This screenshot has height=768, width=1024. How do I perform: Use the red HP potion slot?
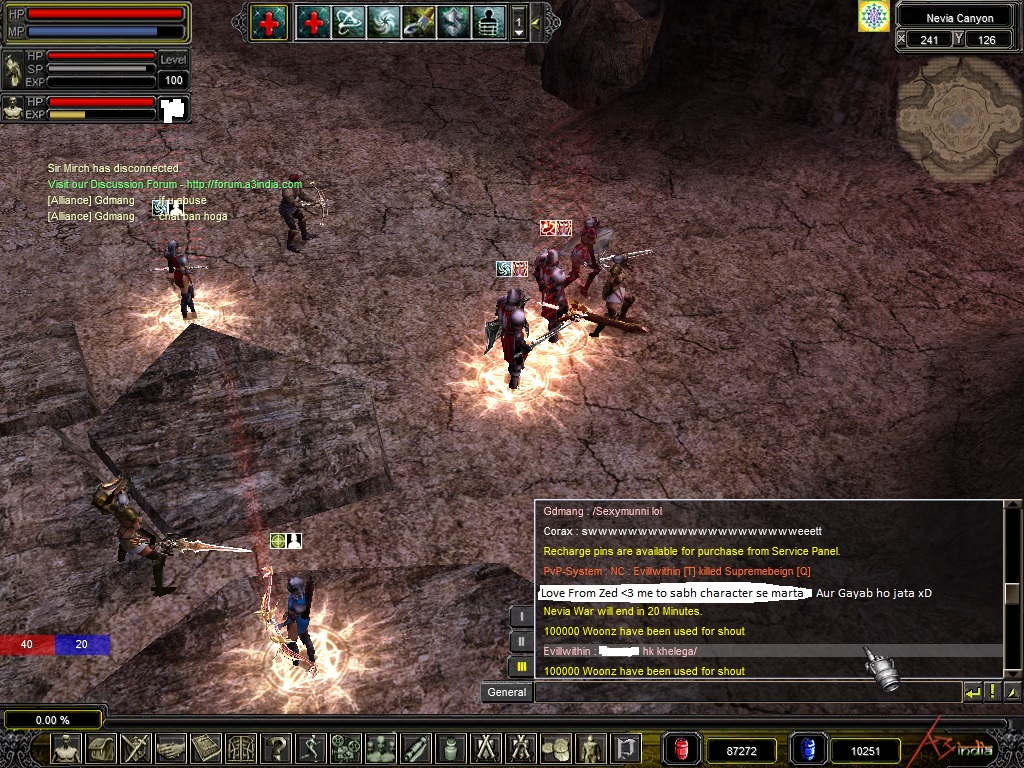683,749
